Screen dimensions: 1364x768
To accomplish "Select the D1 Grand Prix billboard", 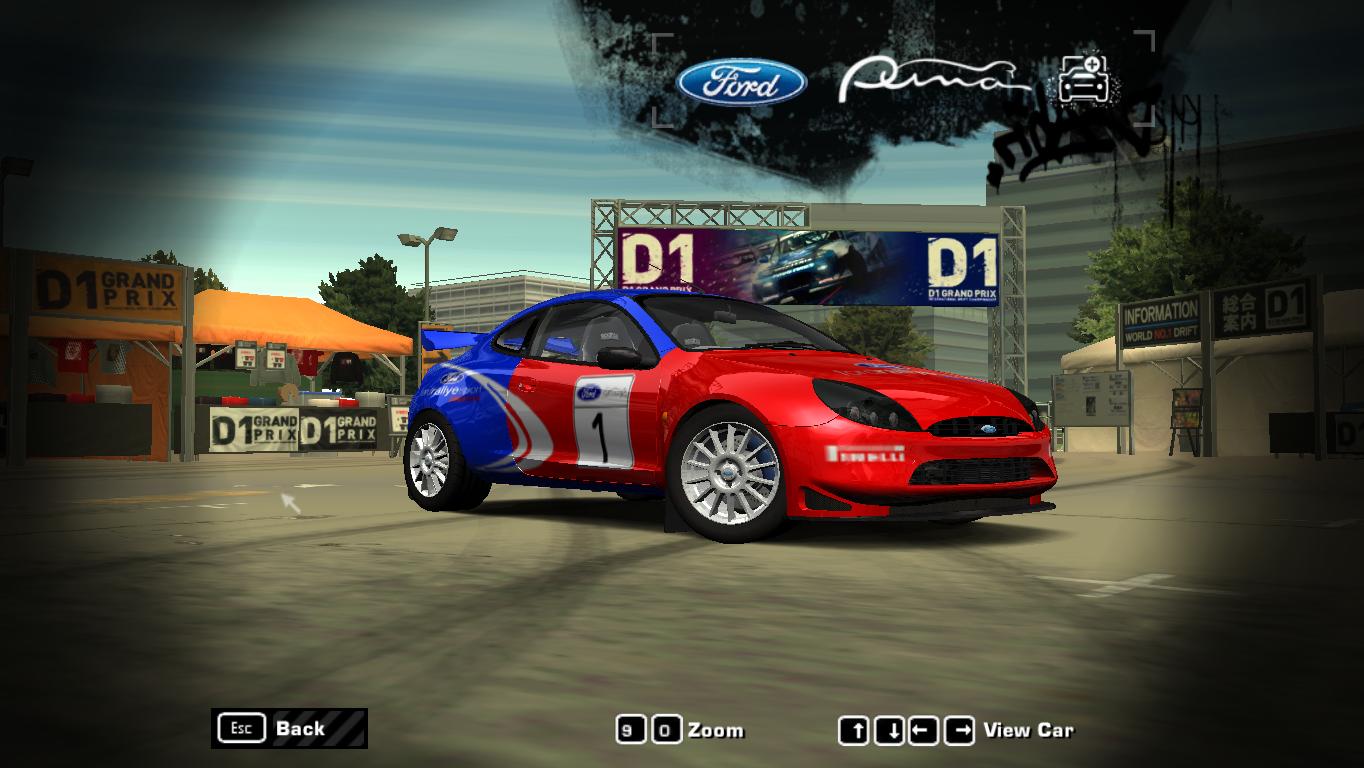I will [800, 267].
